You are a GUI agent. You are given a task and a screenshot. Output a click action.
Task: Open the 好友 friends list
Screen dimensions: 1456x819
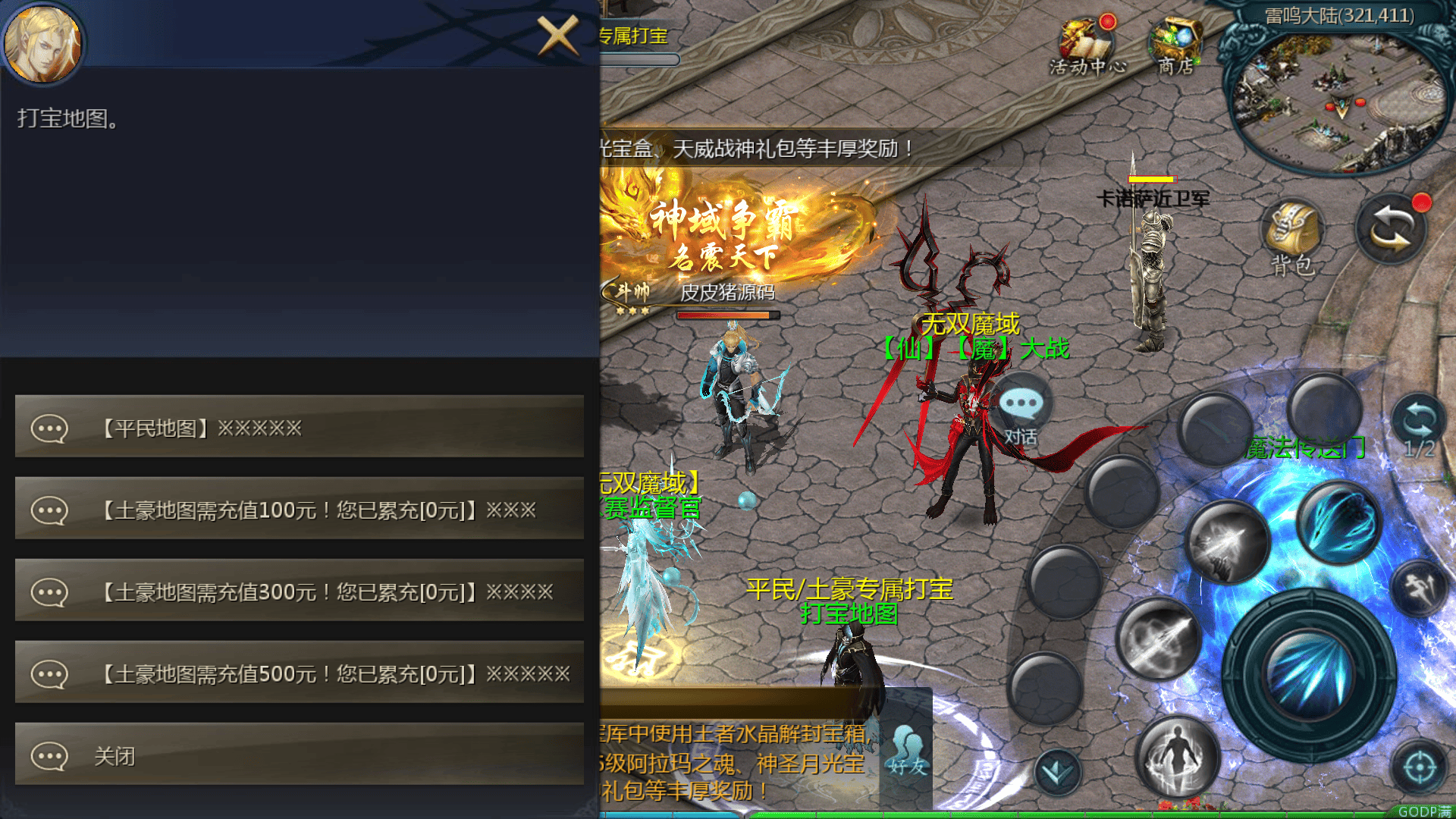pos(908,751)
